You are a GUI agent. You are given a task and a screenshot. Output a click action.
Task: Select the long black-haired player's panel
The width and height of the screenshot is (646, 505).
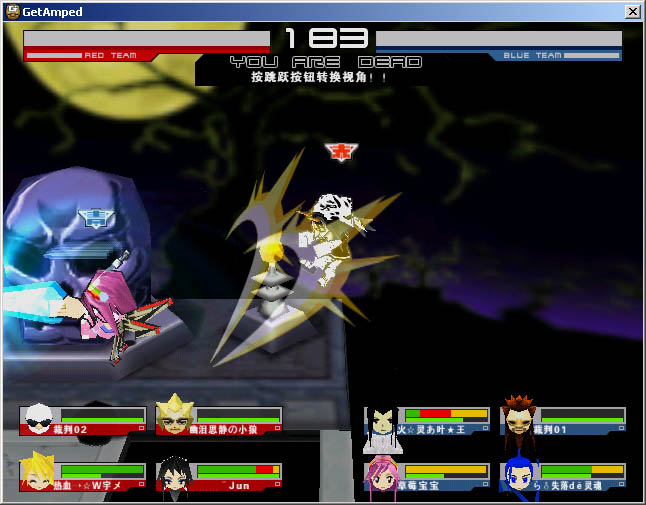[x=427, y=420]
